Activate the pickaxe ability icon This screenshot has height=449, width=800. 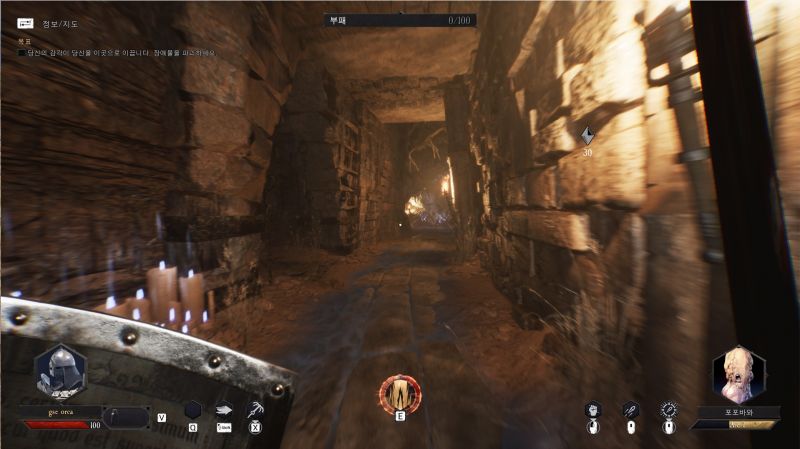255,409
